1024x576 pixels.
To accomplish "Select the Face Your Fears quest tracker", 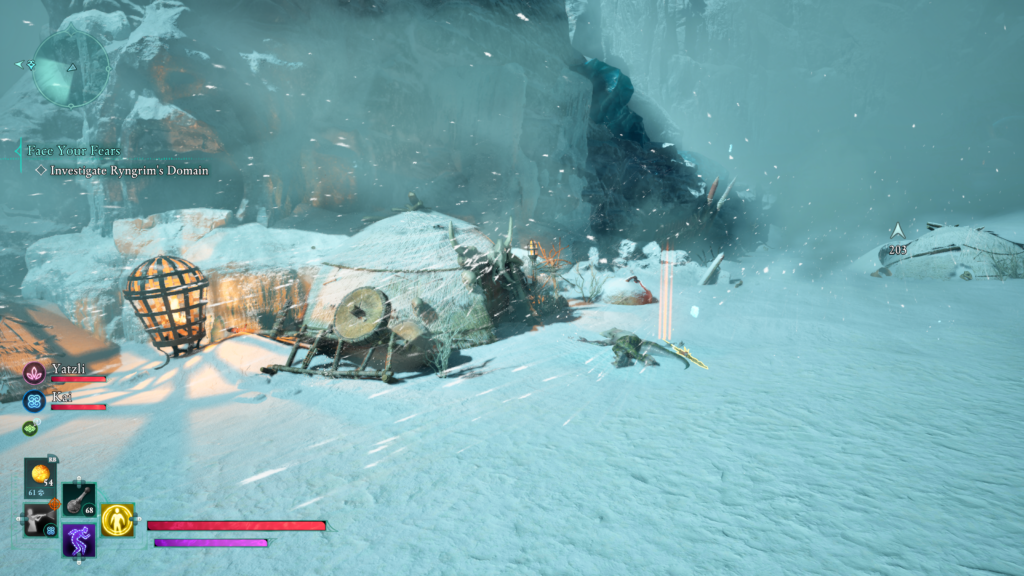I will pyautogui.click(x=74, y=151).
